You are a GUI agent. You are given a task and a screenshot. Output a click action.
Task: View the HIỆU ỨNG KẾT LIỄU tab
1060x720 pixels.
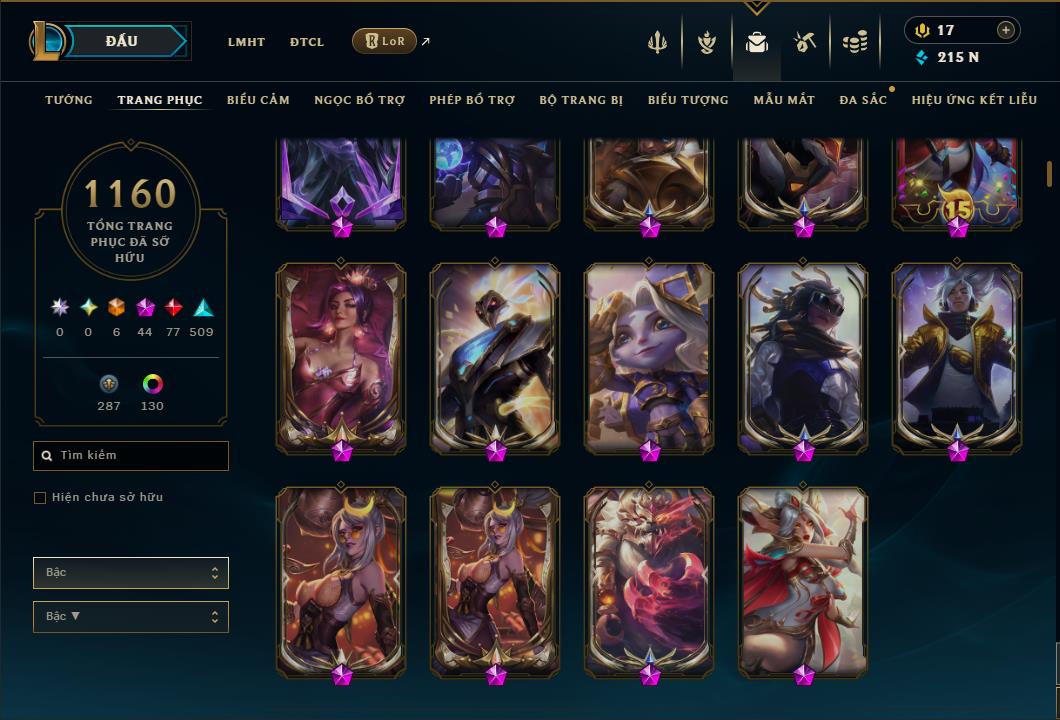(974, 100)
